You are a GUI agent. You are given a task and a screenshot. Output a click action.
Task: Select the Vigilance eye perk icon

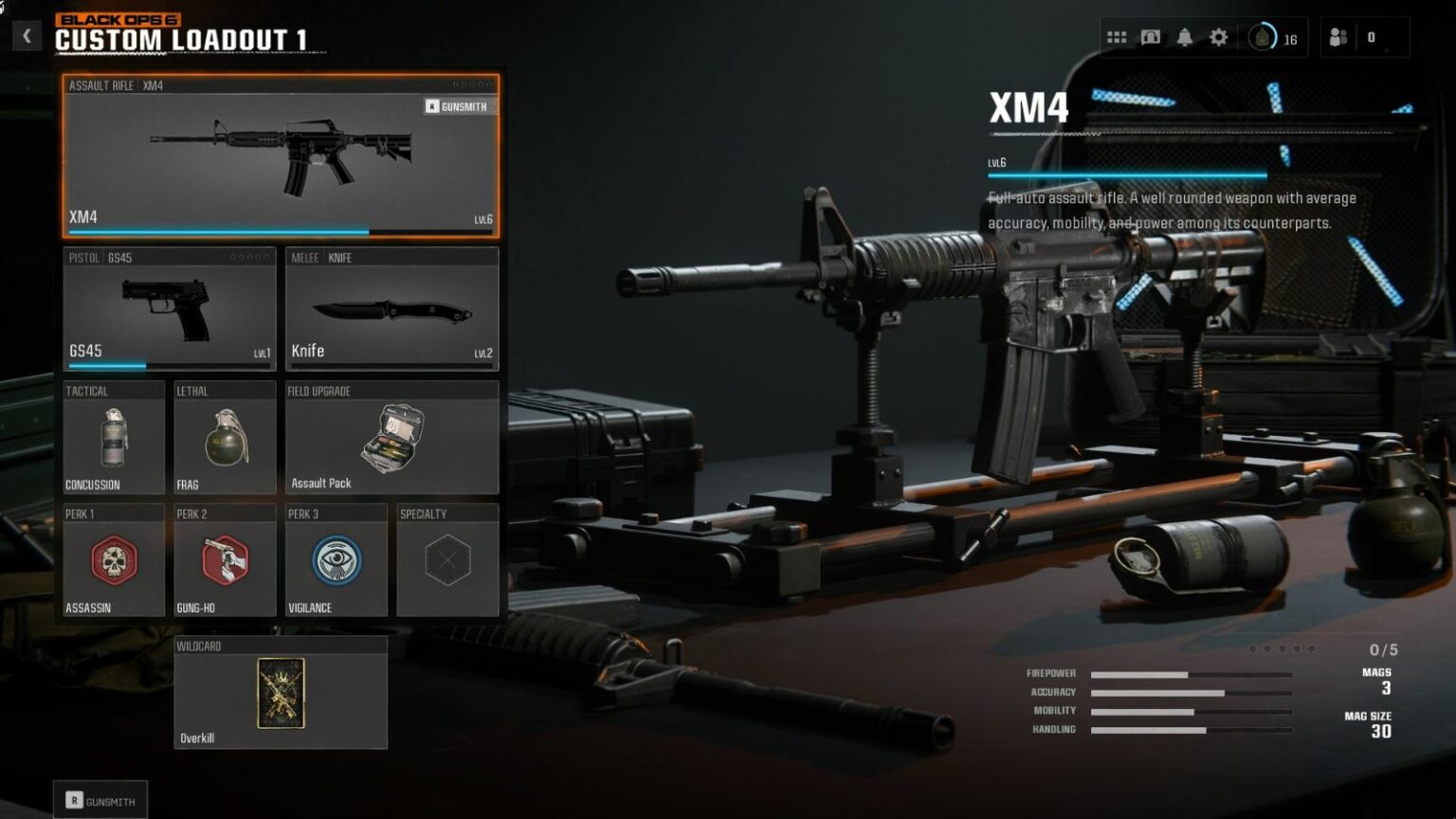click(x=337, y=559)
